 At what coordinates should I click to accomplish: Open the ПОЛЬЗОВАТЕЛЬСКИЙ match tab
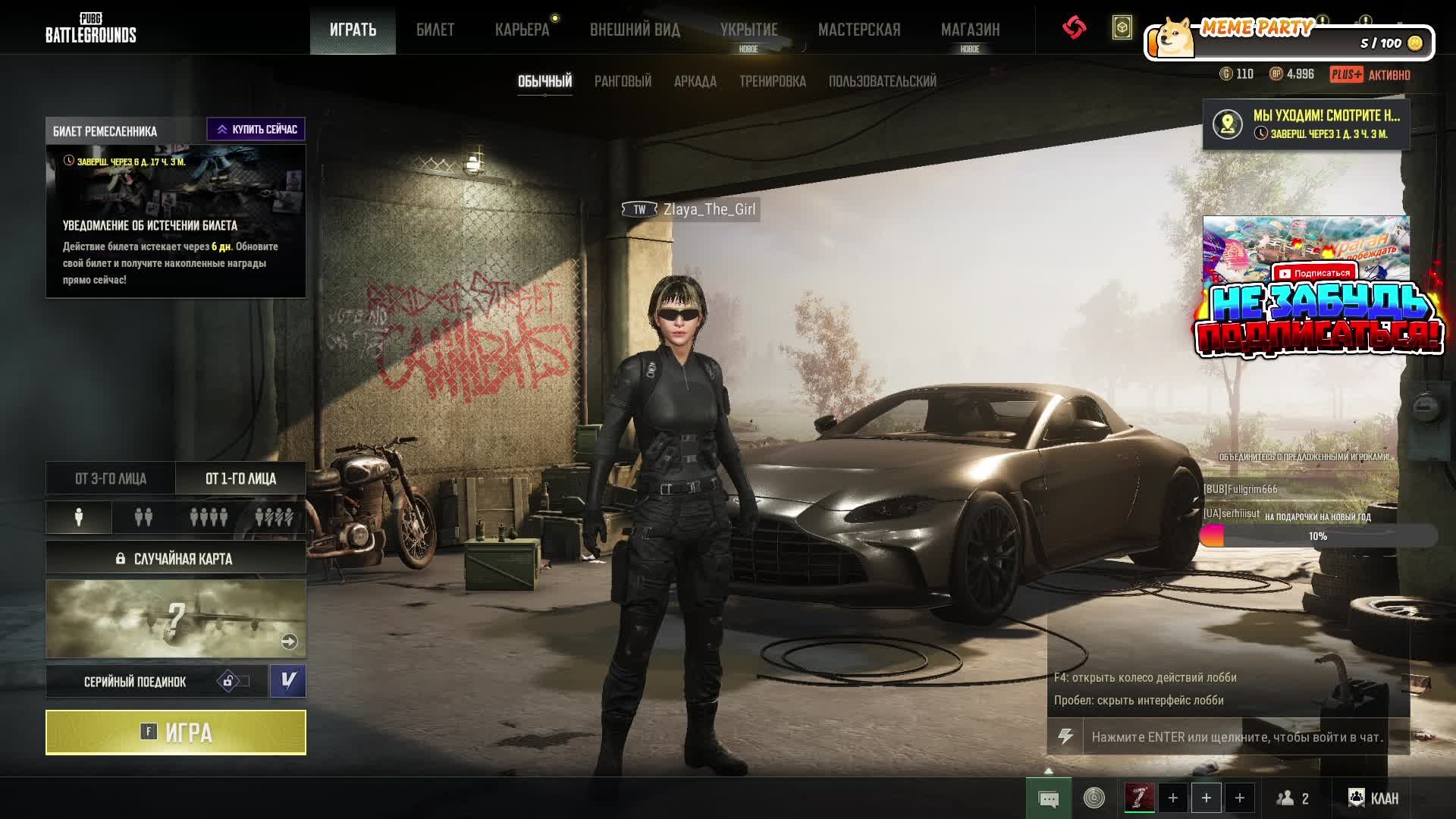coord(882,81)
